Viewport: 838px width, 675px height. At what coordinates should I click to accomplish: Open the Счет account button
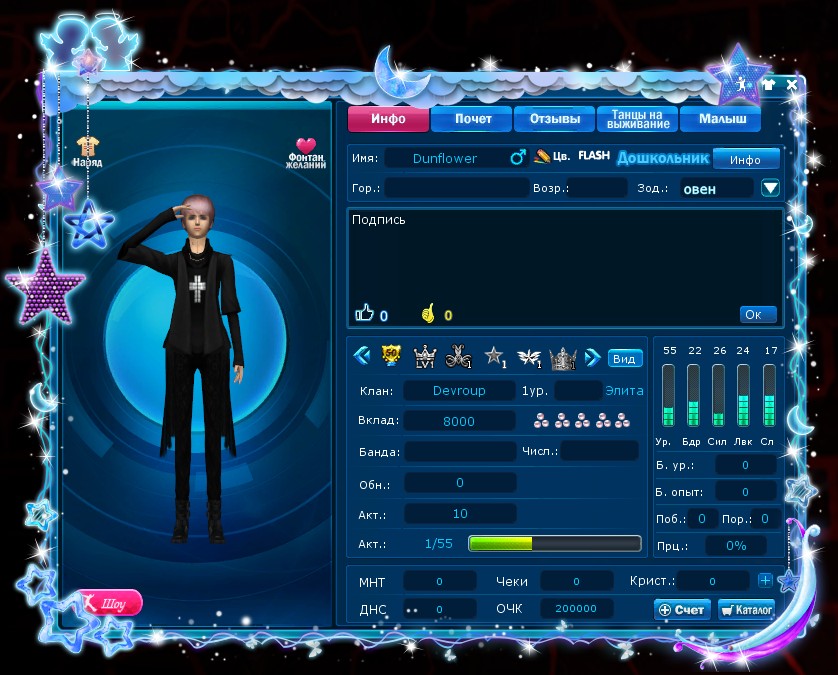(x=682, y=609)
